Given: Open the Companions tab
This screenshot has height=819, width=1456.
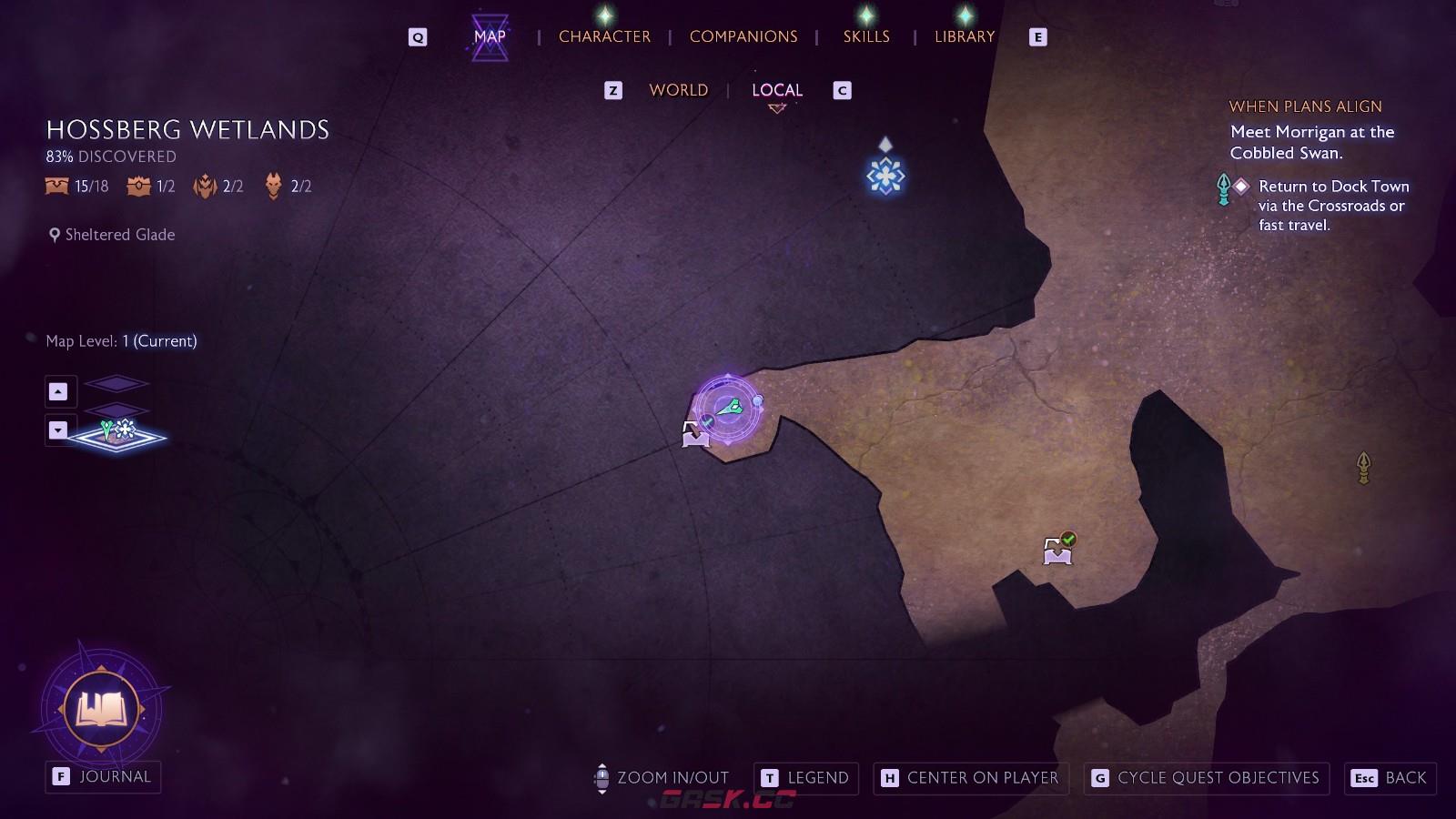Looking at the screenshot, I should [743, 36].
